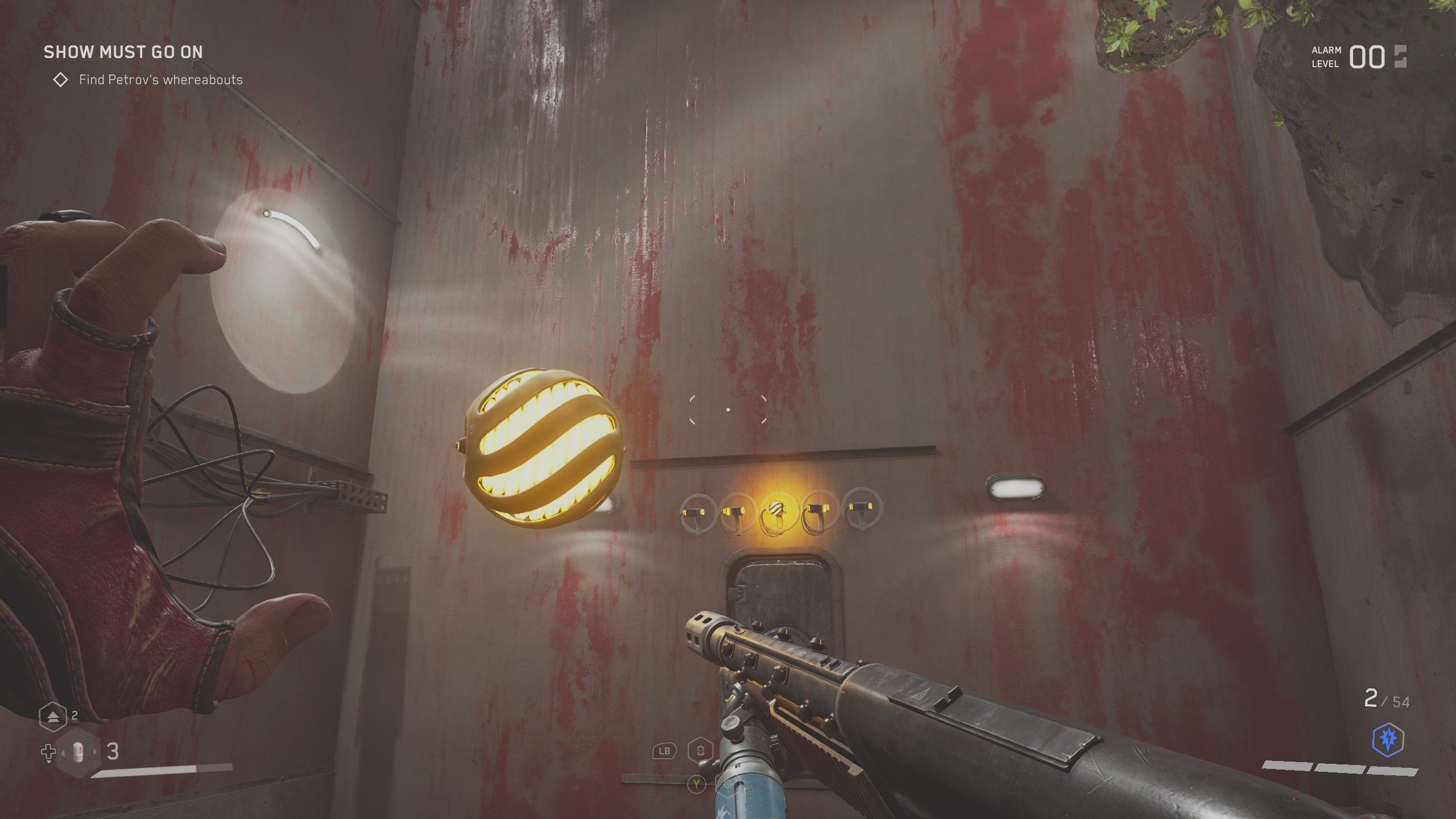Click the D-pad cross icon beside the medkit

[x=48, y=752]
